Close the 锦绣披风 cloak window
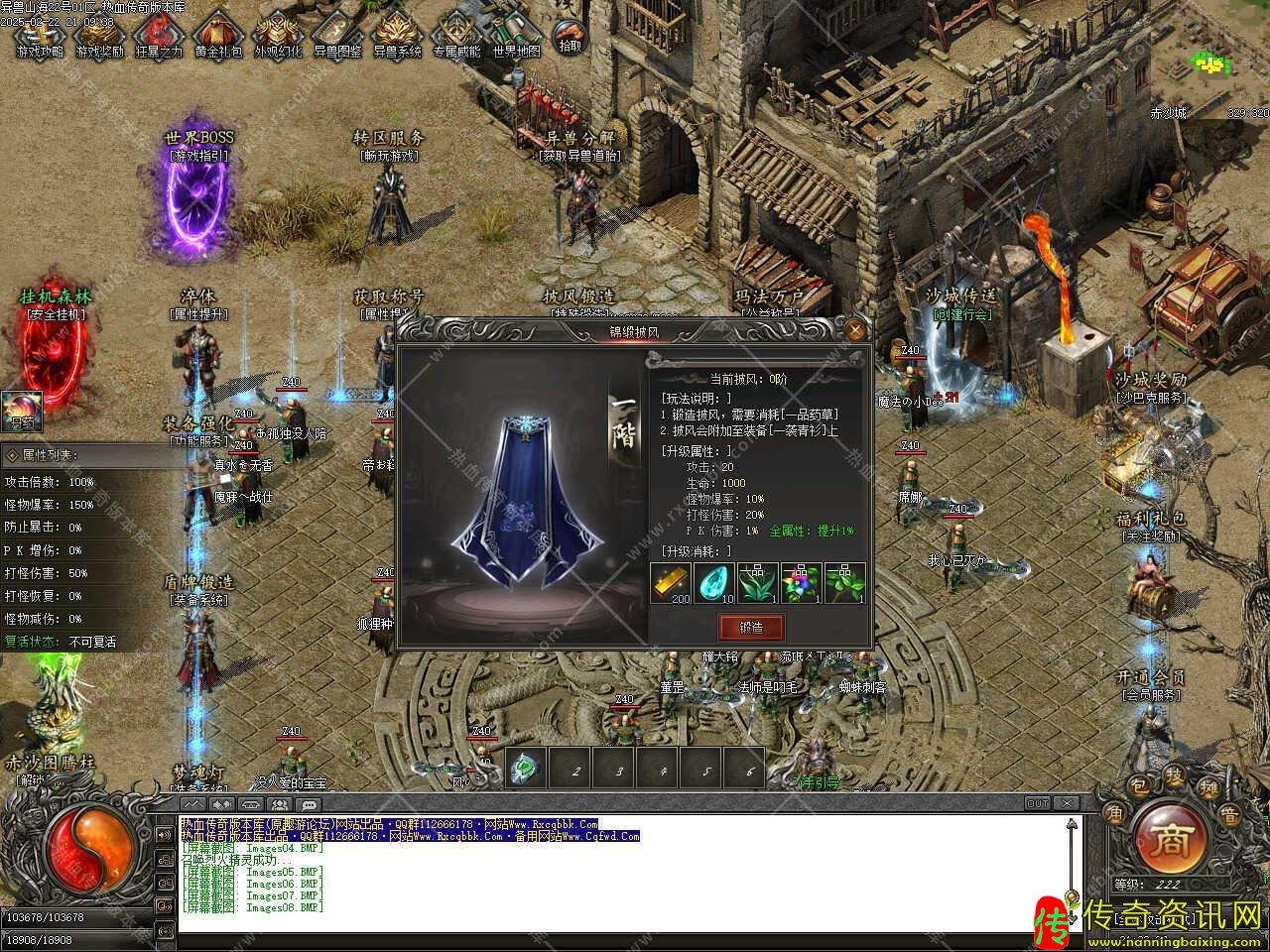The height and width of the screenshot is (952, 1270). click(855, 330)
